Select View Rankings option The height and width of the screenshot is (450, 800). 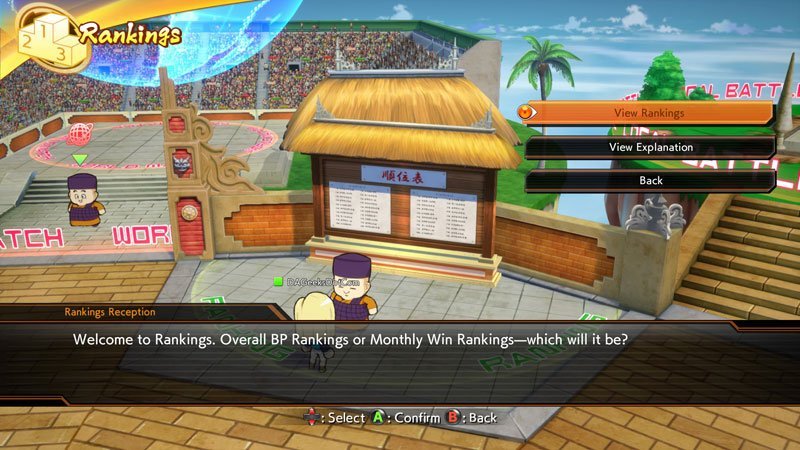[649, 113]
